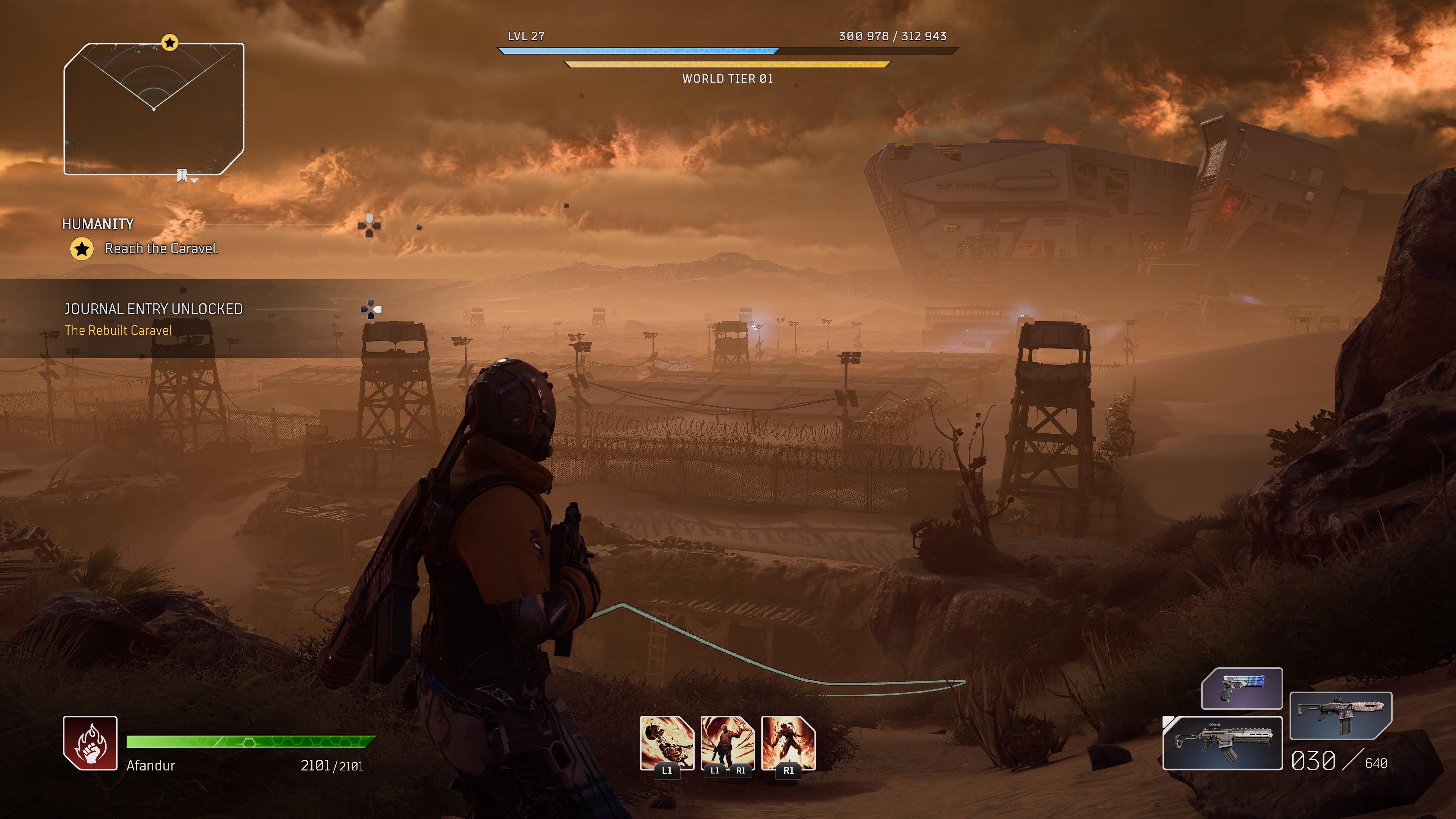The image size is (1456, 819).
Task: Click the minimap radar panel
Action: (x=154, y=109)
